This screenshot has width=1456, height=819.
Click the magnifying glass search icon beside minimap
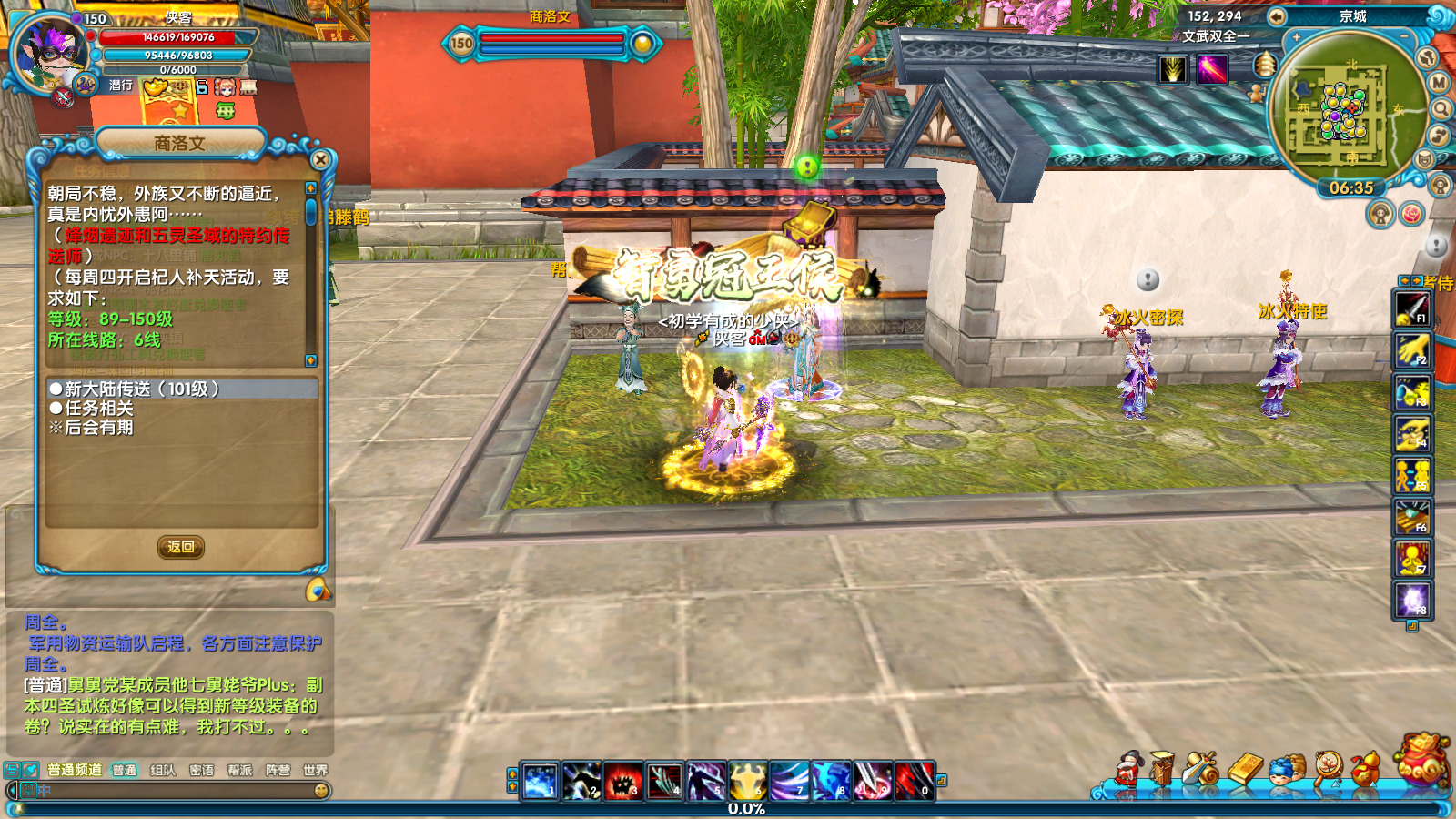click(1441, 109)
